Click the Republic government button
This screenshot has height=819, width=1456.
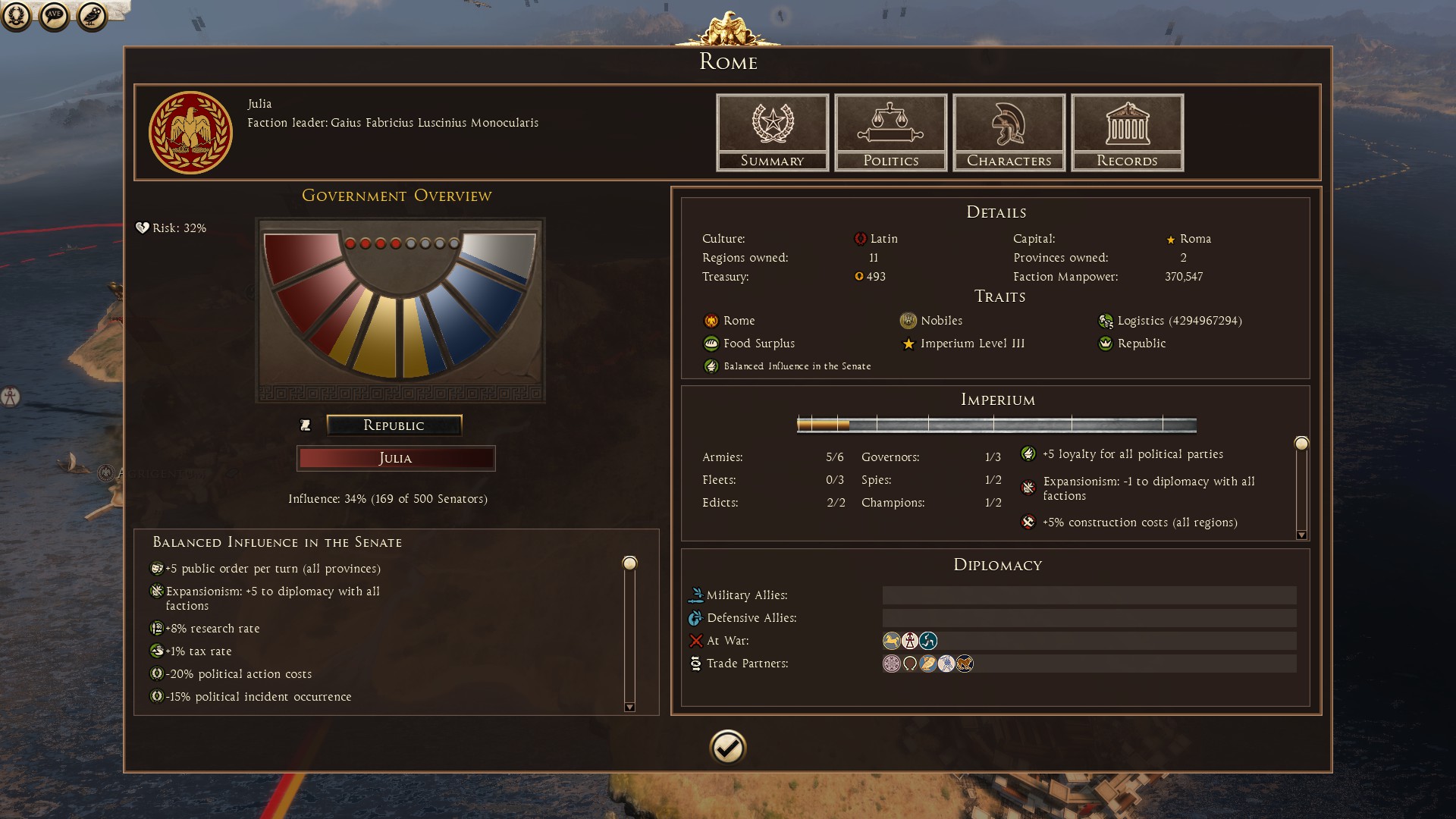tap(394, 425)
